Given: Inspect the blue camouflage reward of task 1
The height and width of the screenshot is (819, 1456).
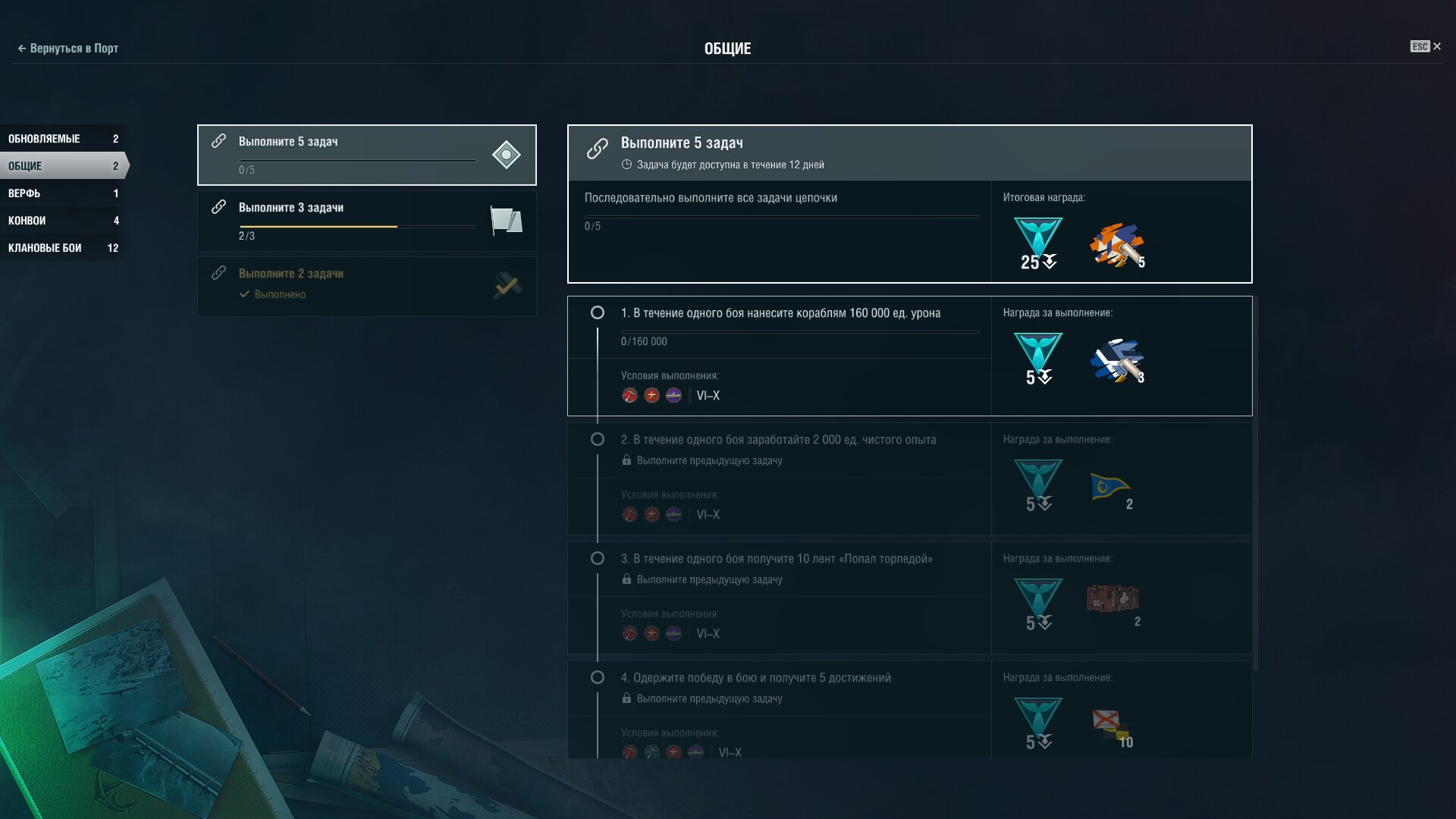Looking at the screenshot, I should [1116, 361].
